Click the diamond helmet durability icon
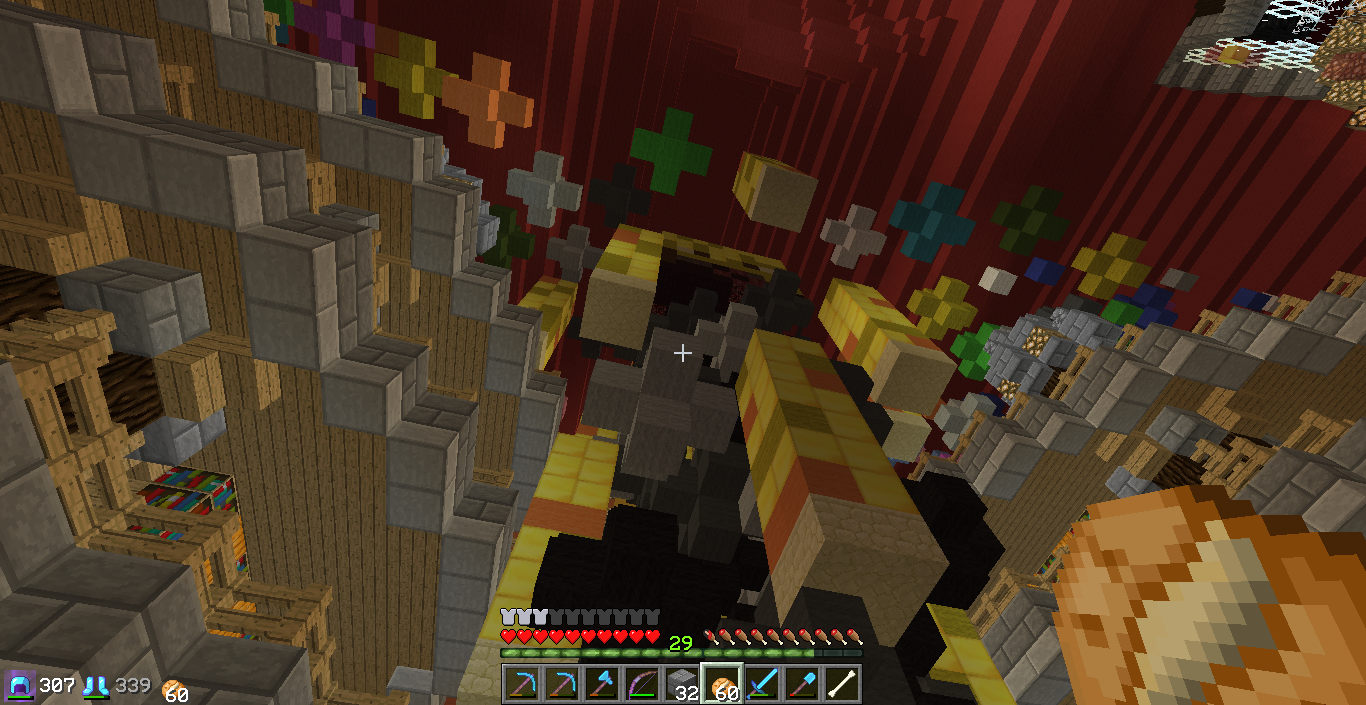The height and width of the screenshot is (705, 1366). [20, 686]
